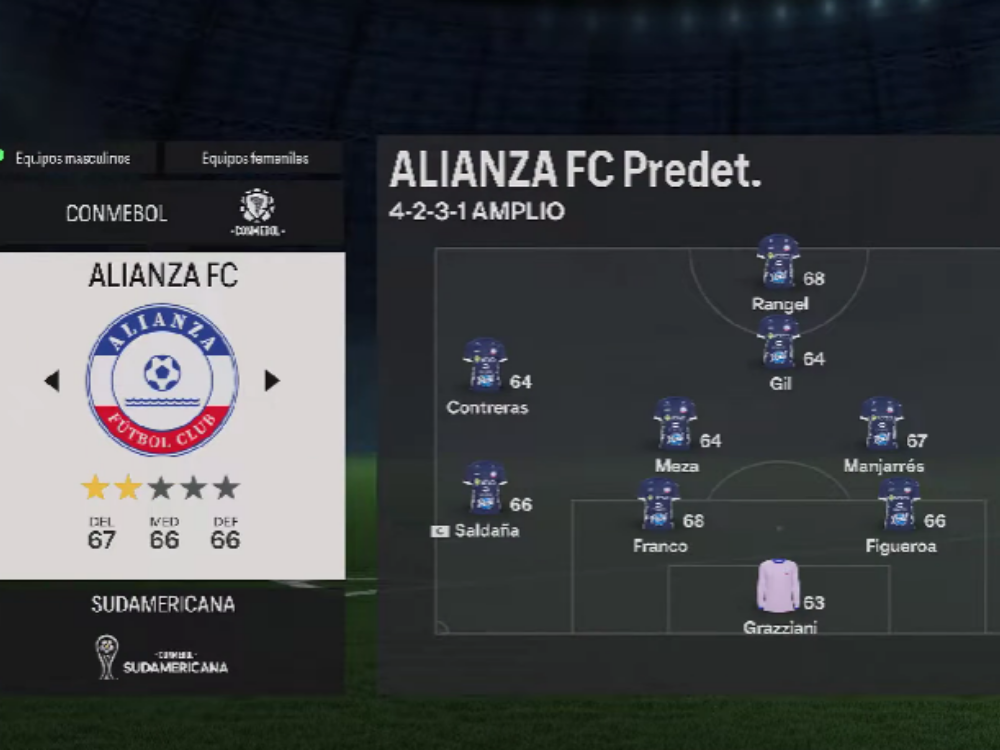
Task: Select the CONMEBOL league row
Action: pos(172,213)
